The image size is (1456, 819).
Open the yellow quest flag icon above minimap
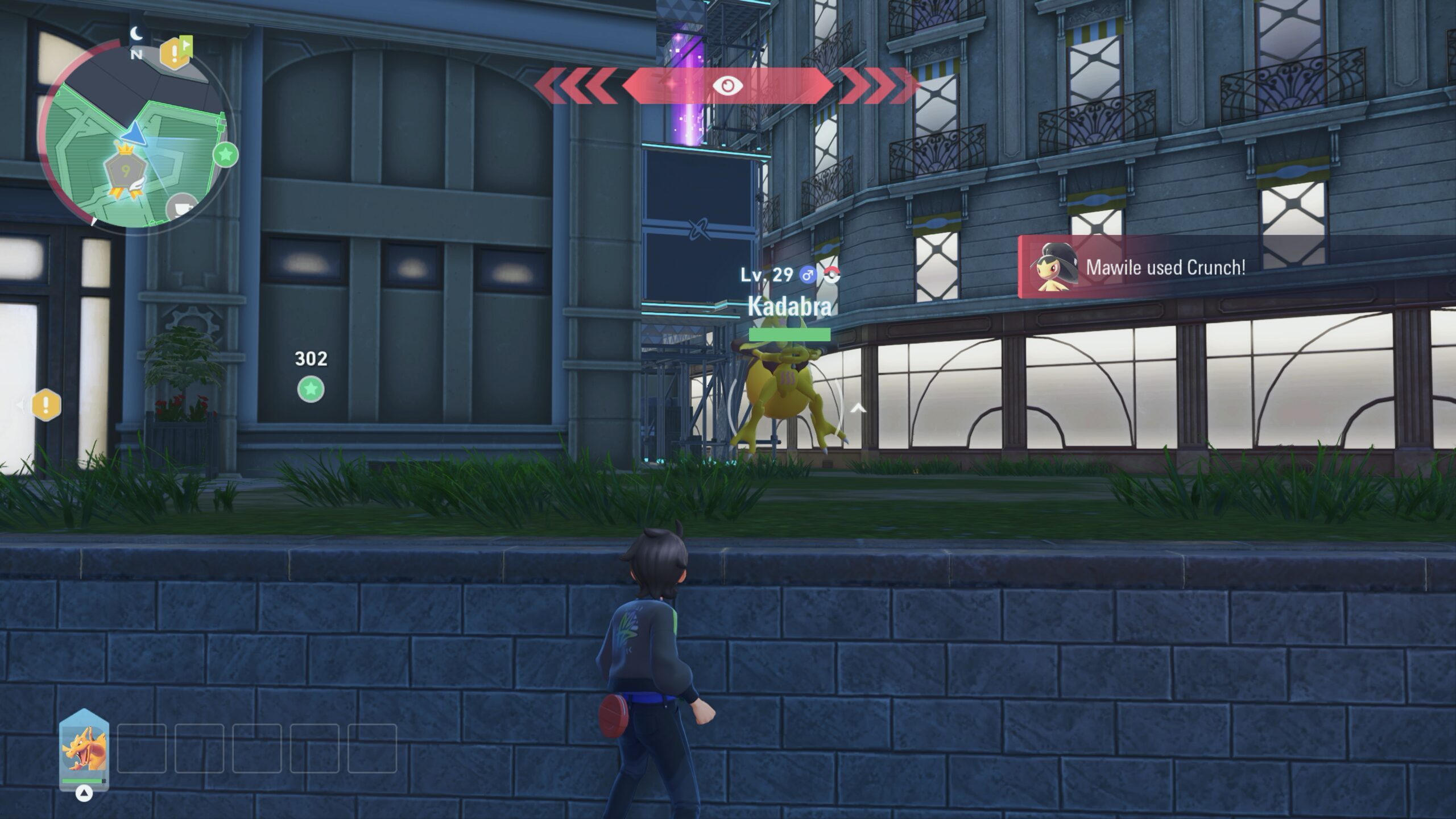pyautogui.click(x=176, y=53)
